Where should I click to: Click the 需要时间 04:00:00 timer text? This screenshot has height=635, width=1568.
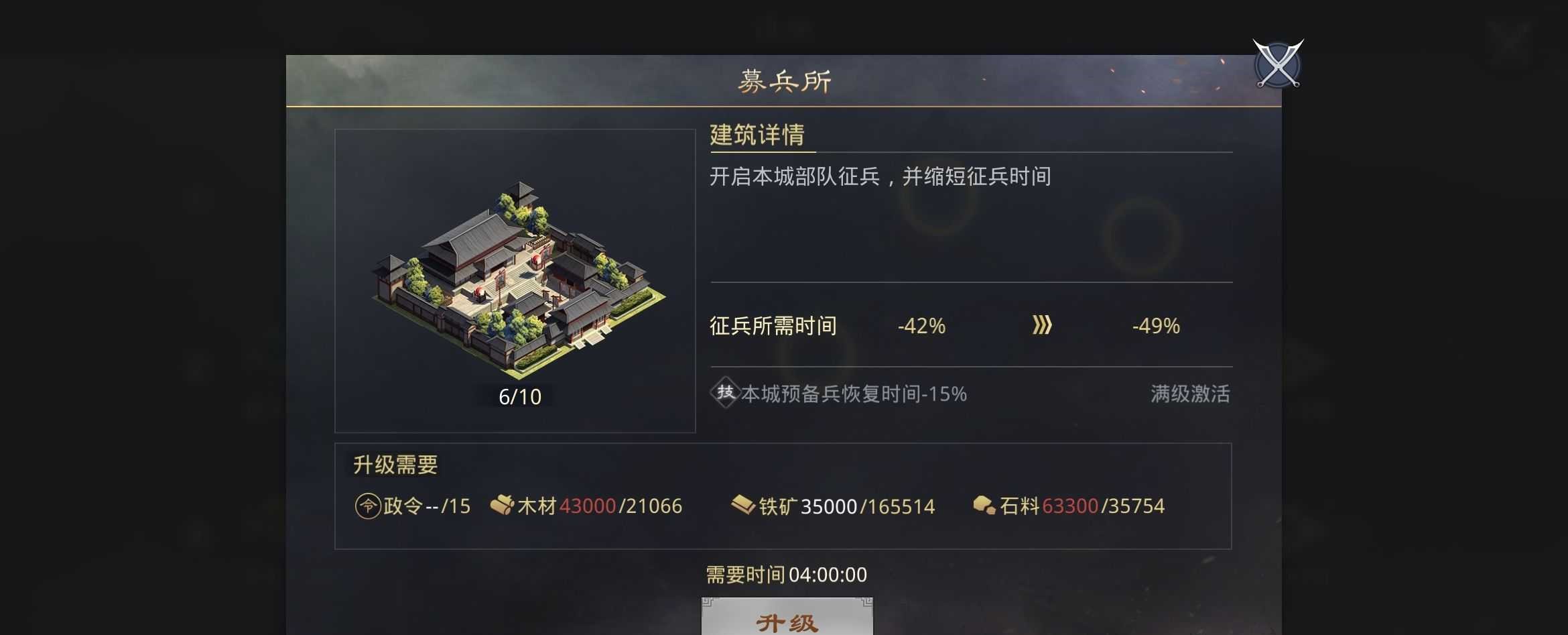pyautogui.click(x=785, y=575)
